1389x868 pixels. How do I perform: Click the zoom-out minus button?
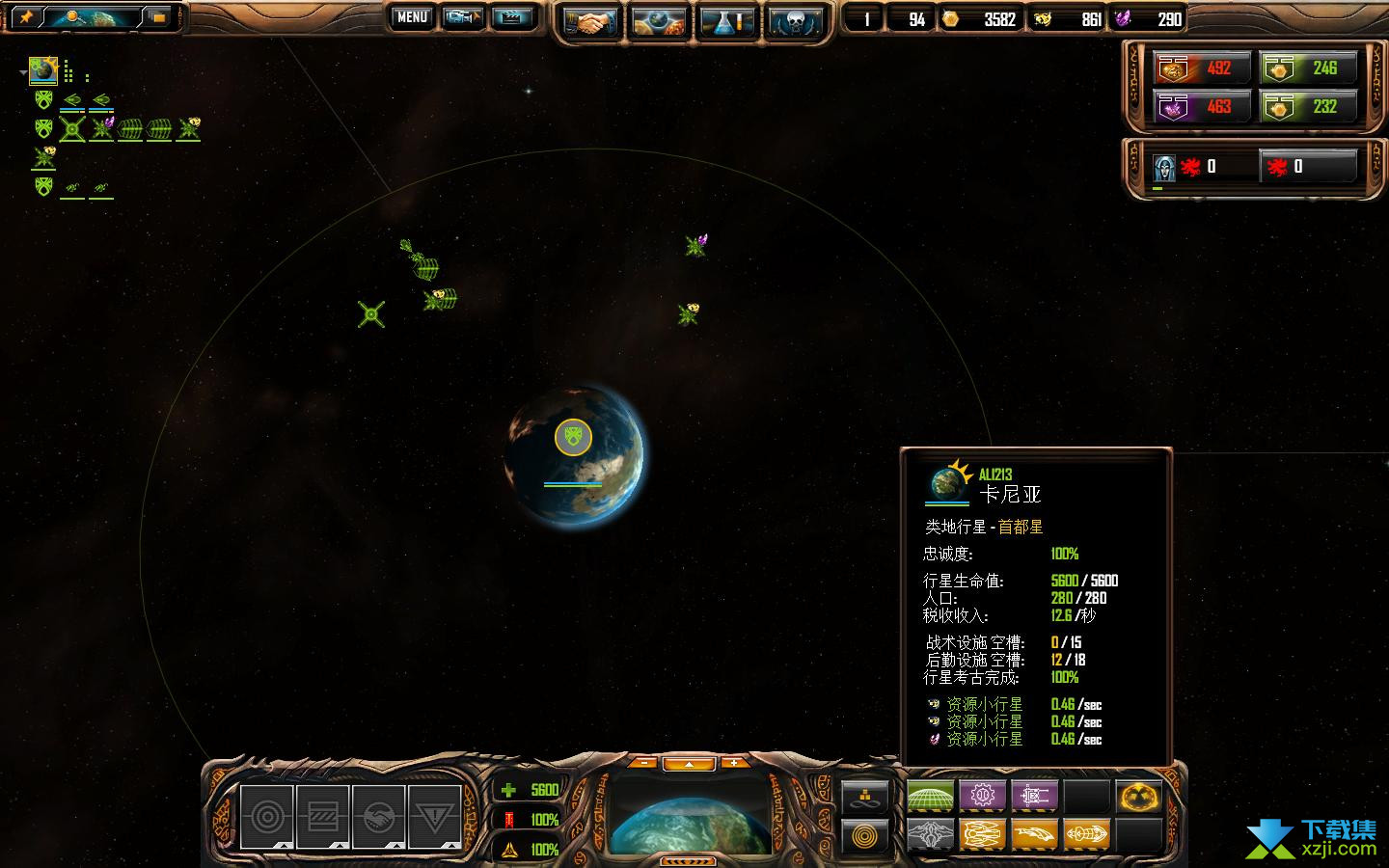coord(643,763)
